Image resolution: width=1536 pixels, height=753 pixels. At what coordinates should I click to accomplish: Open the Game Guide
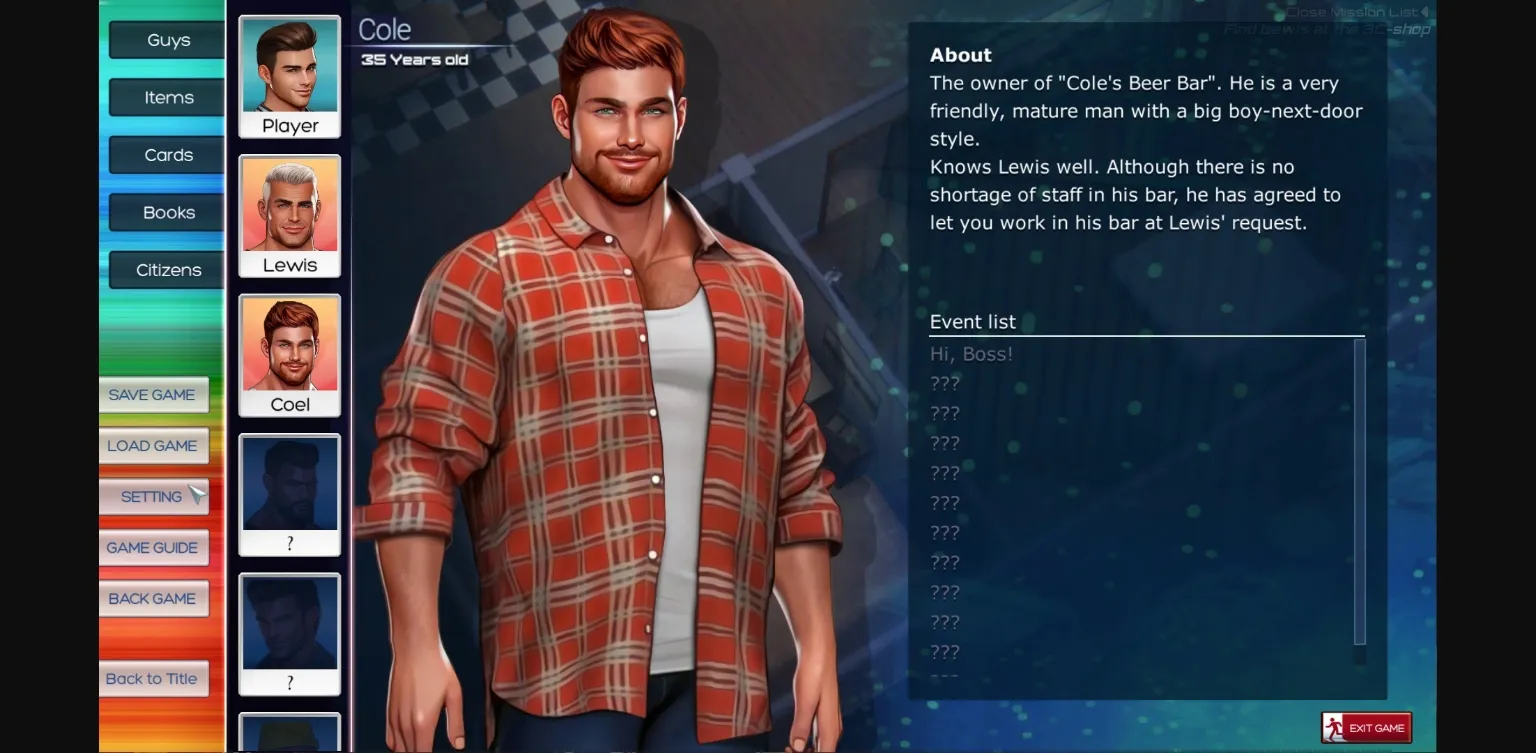pos(152,547)
